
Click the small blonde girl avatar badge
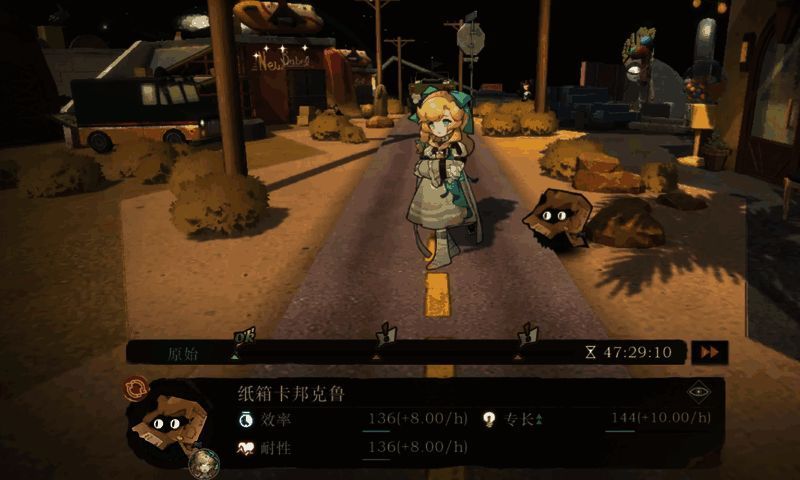coord(204,461)
